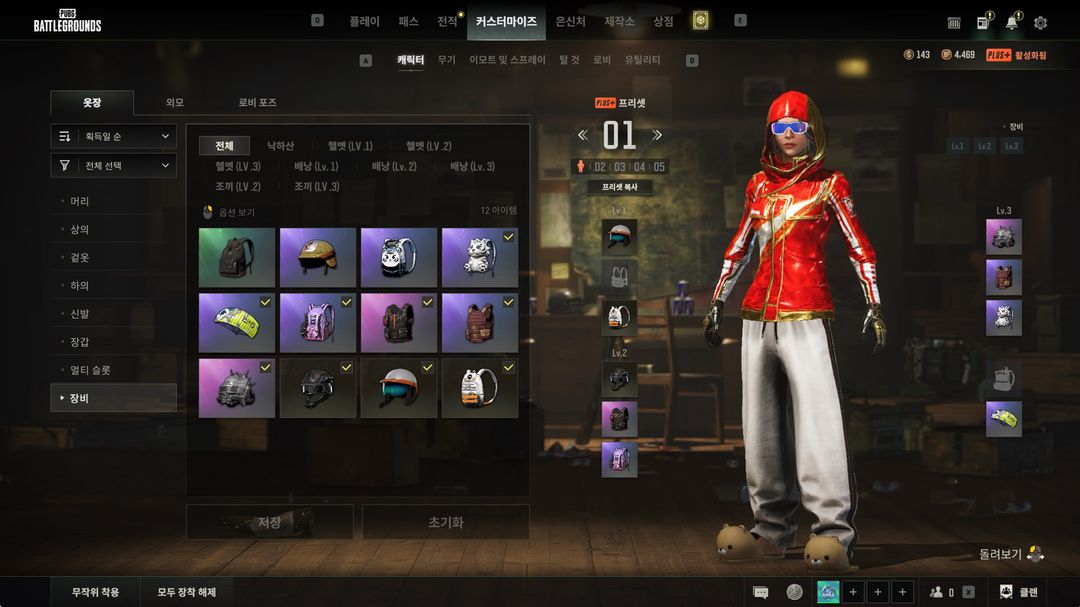Go to next preset with right arrow

[x=657, y=135]
